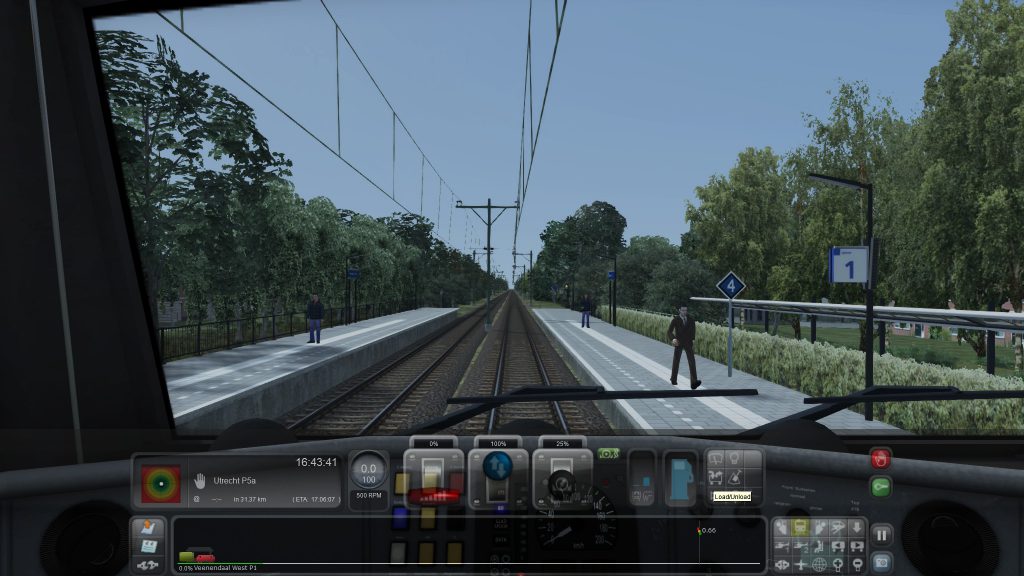
Task: Click the reverser direction arrows knob
Action: click(497, 467)
